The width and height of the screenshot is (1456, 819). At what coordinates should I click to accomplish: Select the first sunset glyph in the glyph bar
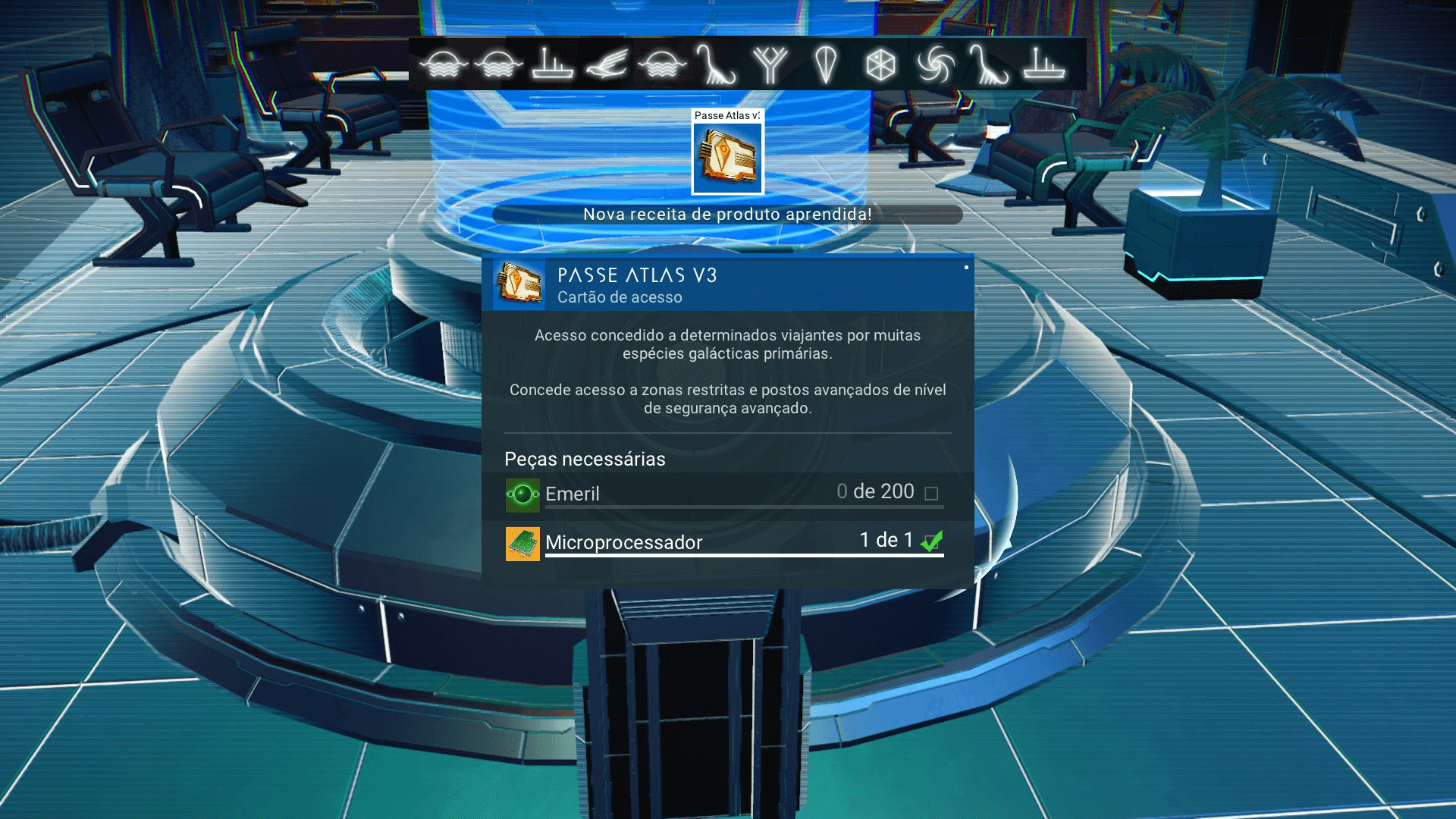444,64
